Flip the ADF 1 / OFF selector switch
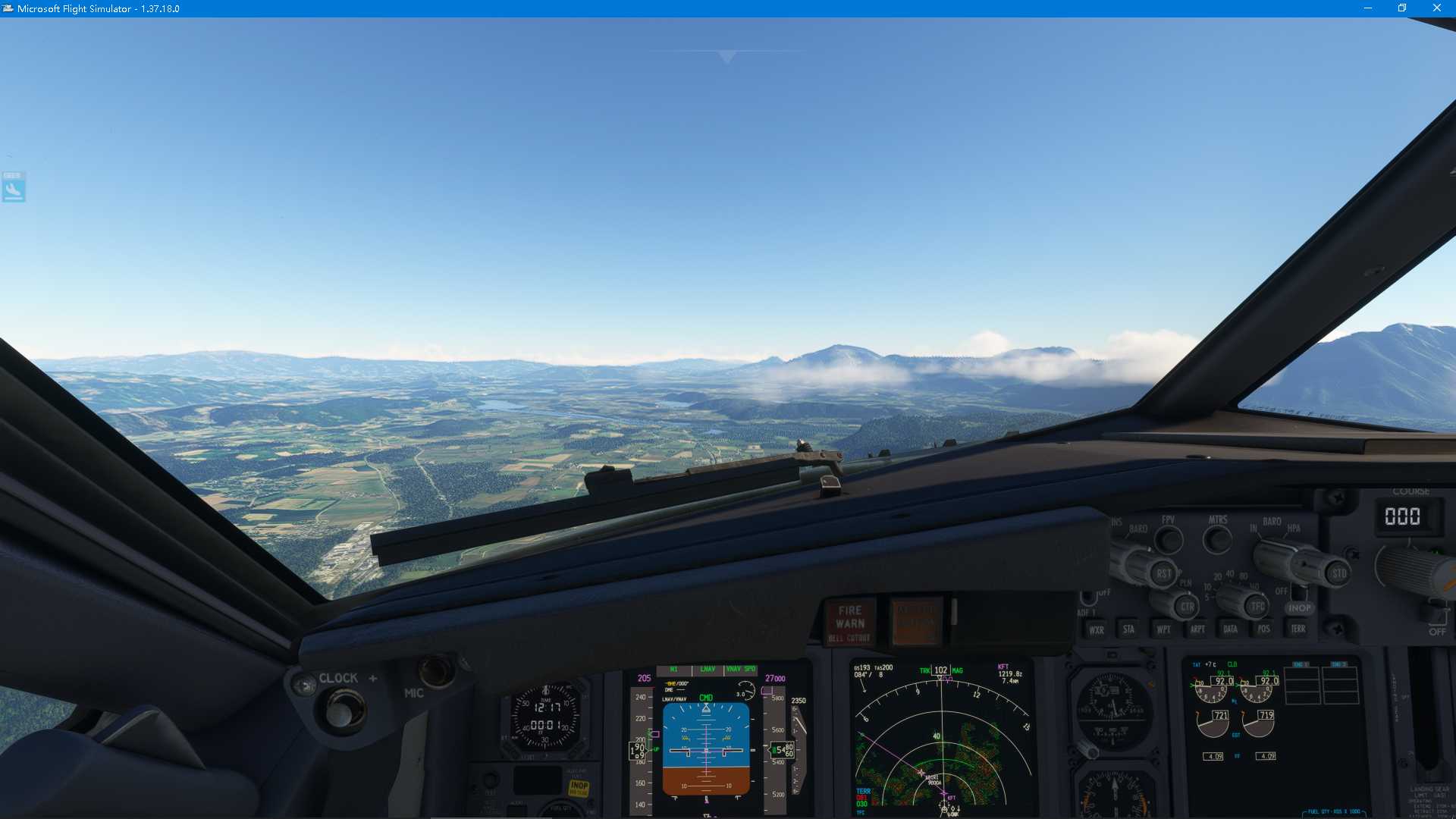Image resolution: width=1456 pixels, height=819 pixels. click(1089, 598)
